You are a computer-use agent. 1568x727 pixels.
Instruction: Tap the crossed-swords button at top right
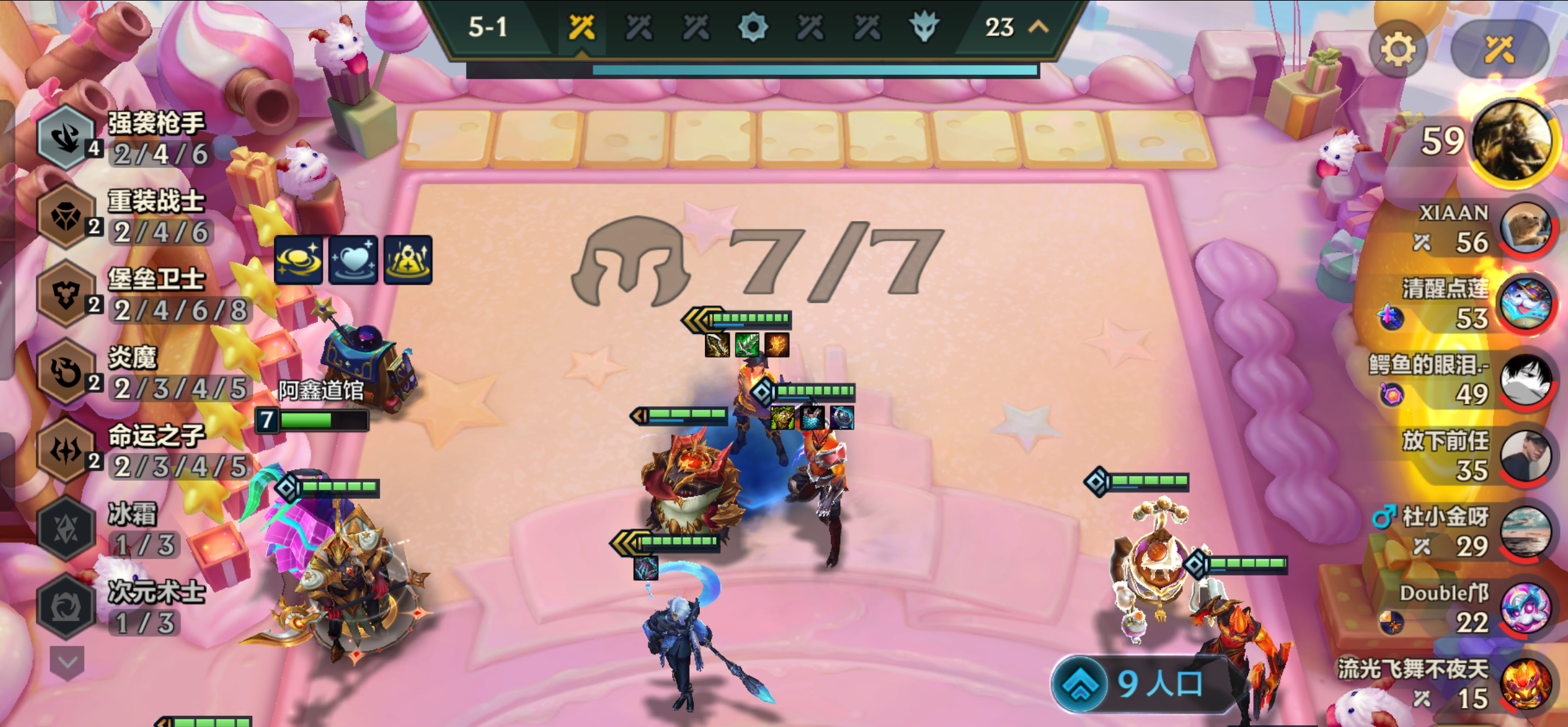[x=1499, y=50]
